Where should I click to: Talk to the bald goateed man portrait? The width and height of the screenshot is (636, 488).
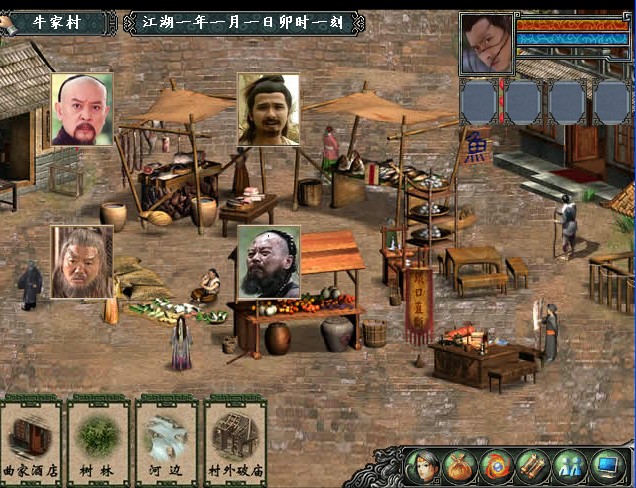(82, 109)
